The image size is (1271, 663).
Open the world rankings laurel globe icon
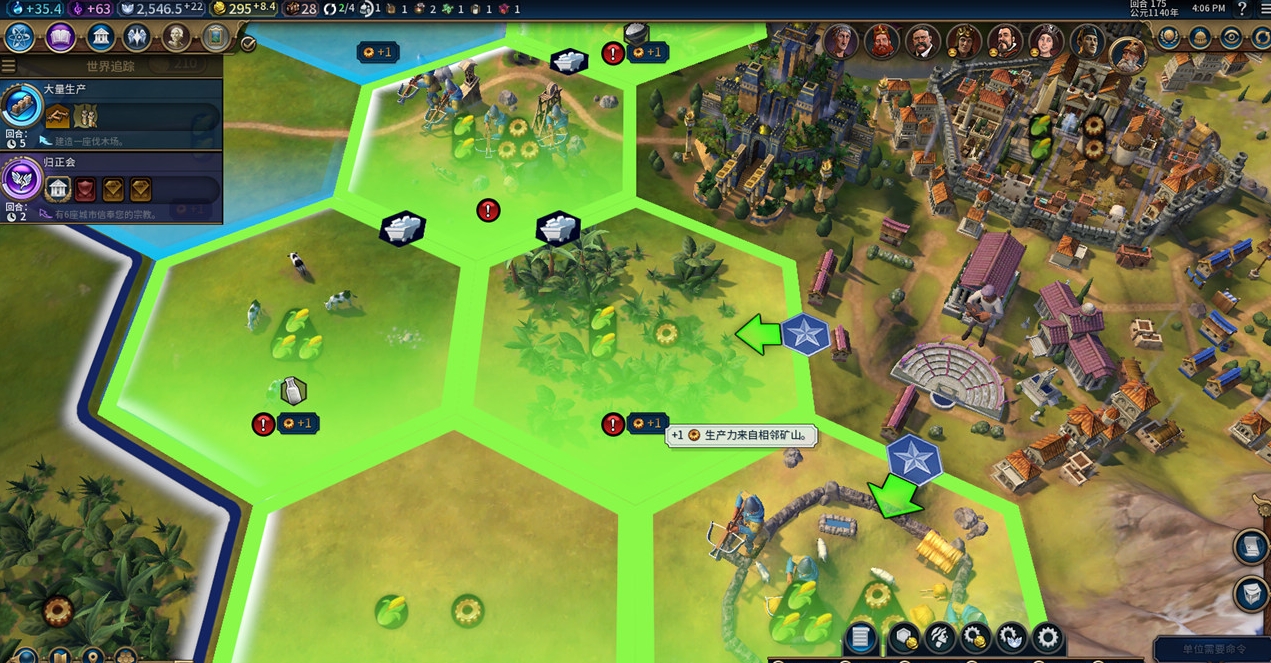1169,38
